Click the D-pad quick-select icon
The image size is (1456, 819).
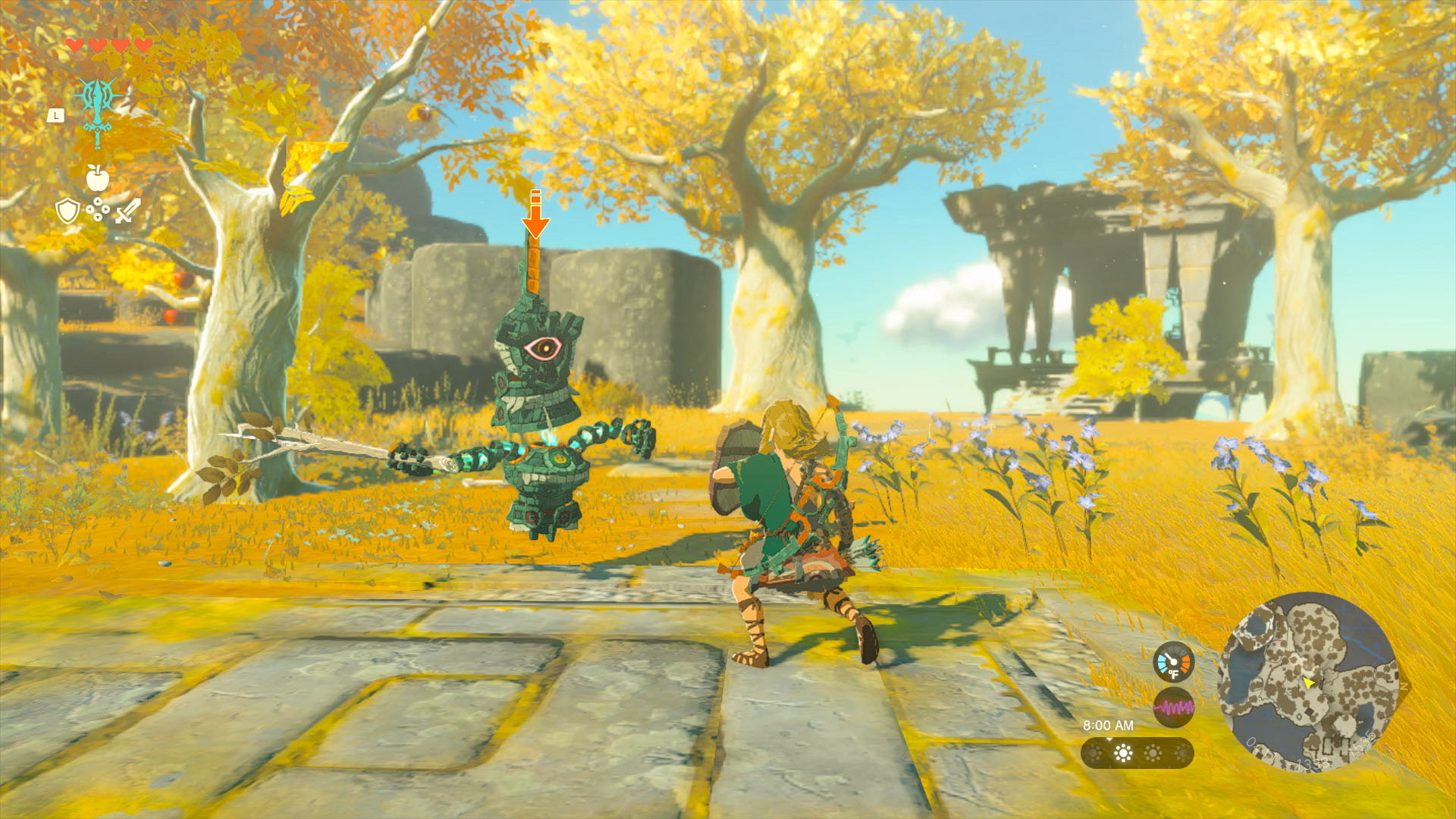pyautogui.click(x=98, y=209)
